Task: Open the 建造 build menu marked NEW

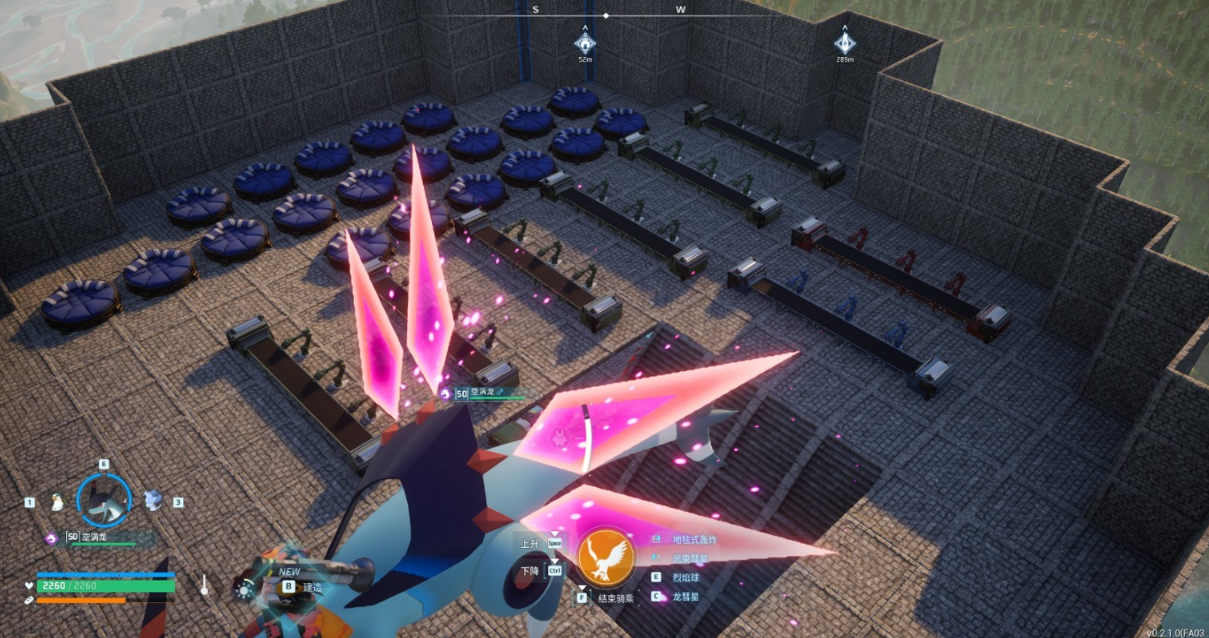Action: pyautogui.click(x=312, y=587)
